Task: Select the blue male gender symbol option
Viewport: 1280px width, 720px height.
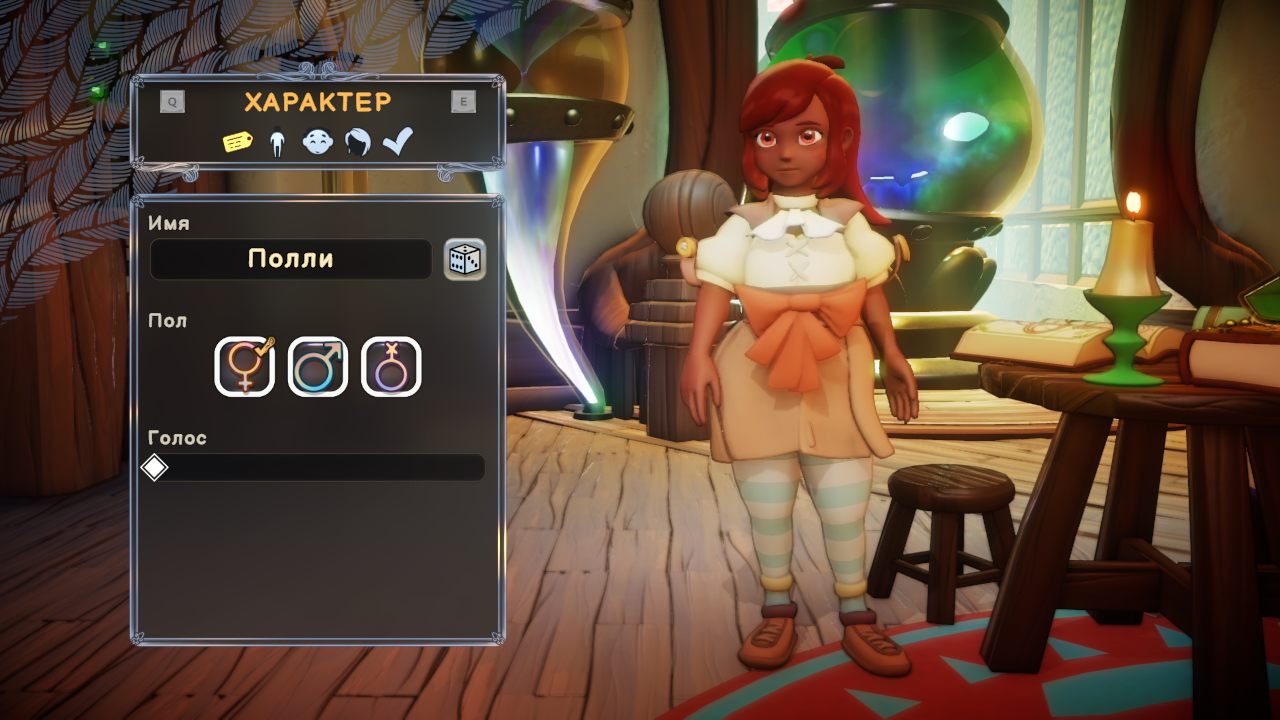Action: click(x=318, y=367)
